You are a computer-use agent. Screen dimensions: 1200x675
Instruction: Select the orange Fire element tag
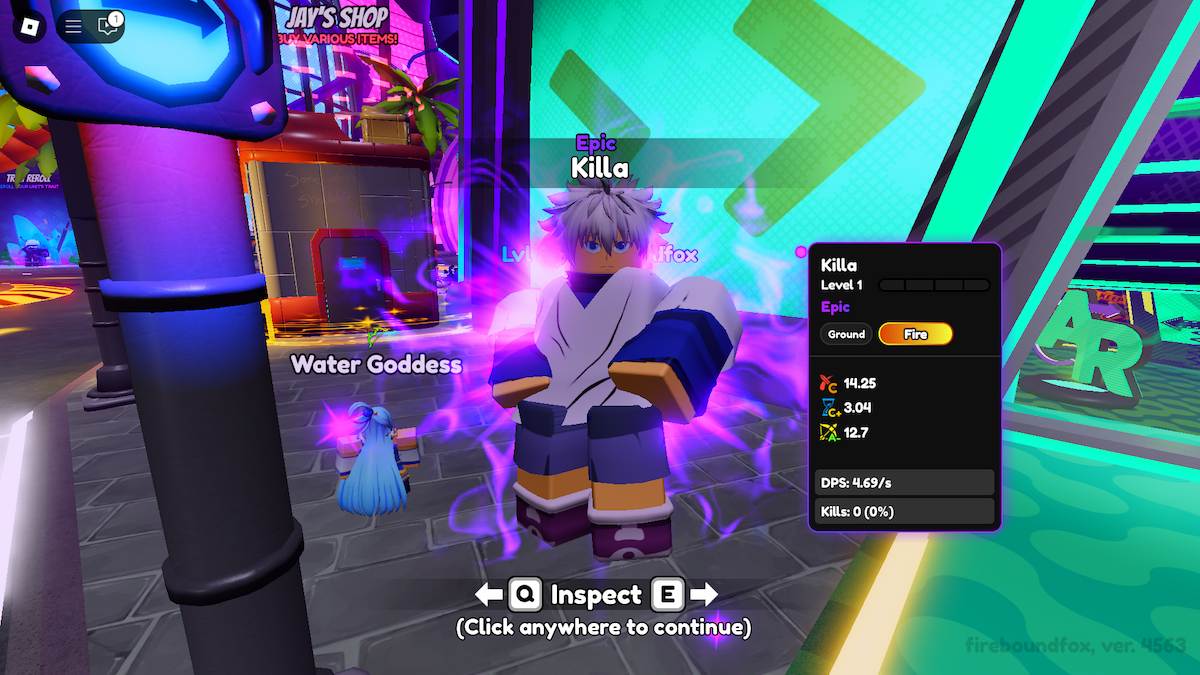click(915, 334)
